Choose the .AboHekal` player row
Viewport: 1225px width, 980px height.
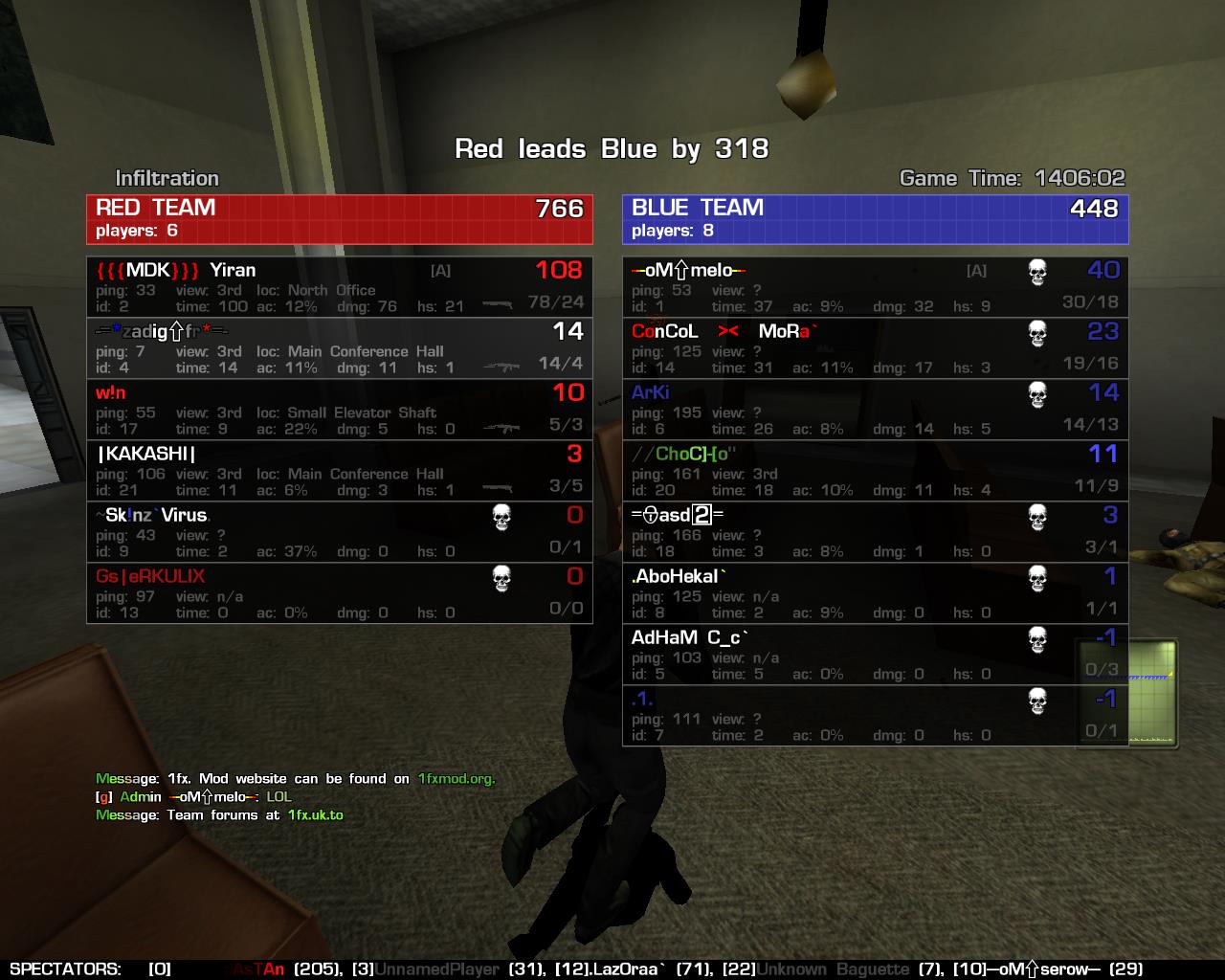[875, 593]
